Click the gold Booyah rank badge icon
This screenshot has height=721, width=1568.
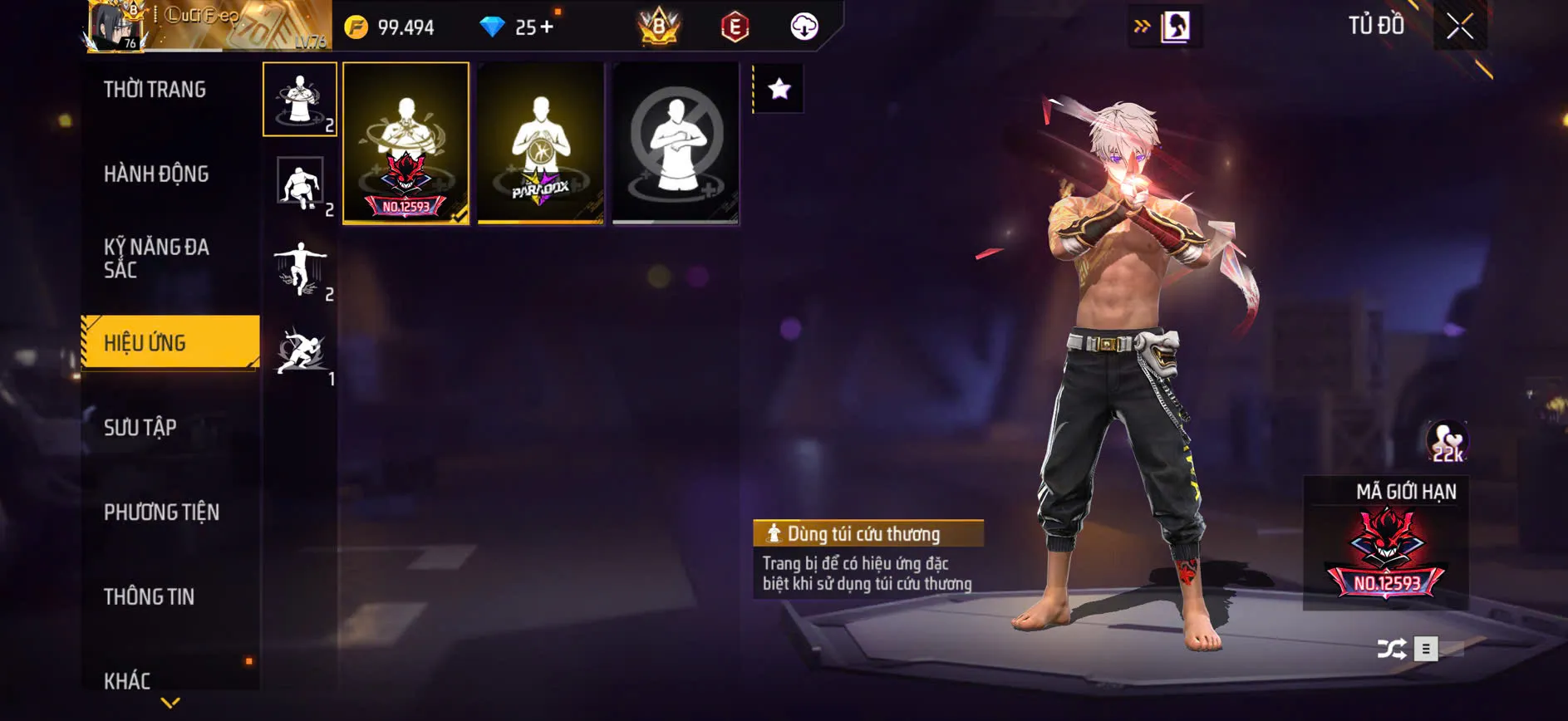pyautogui.click(x=656, y=25)
